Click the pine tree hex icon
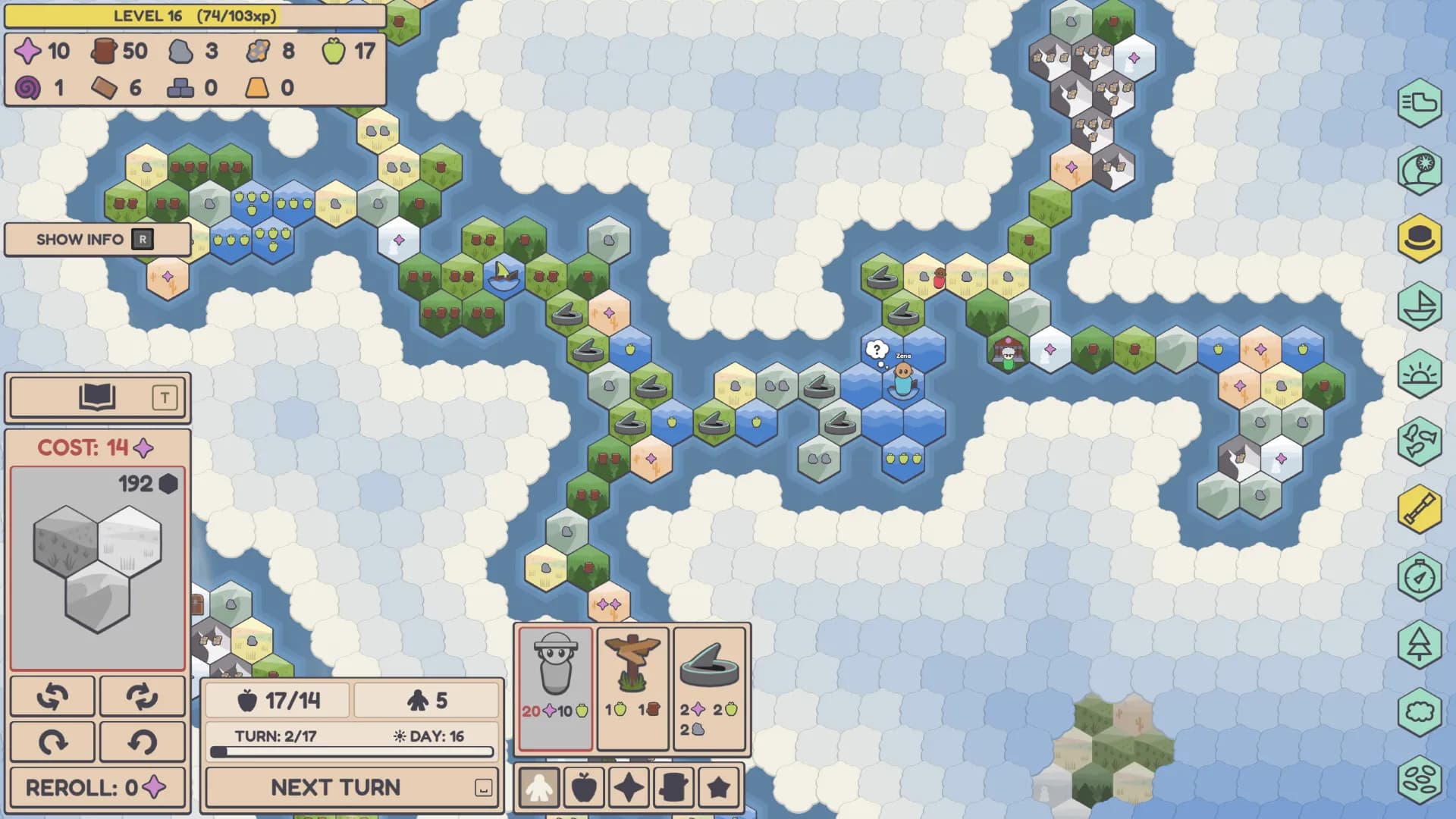 1420,645
